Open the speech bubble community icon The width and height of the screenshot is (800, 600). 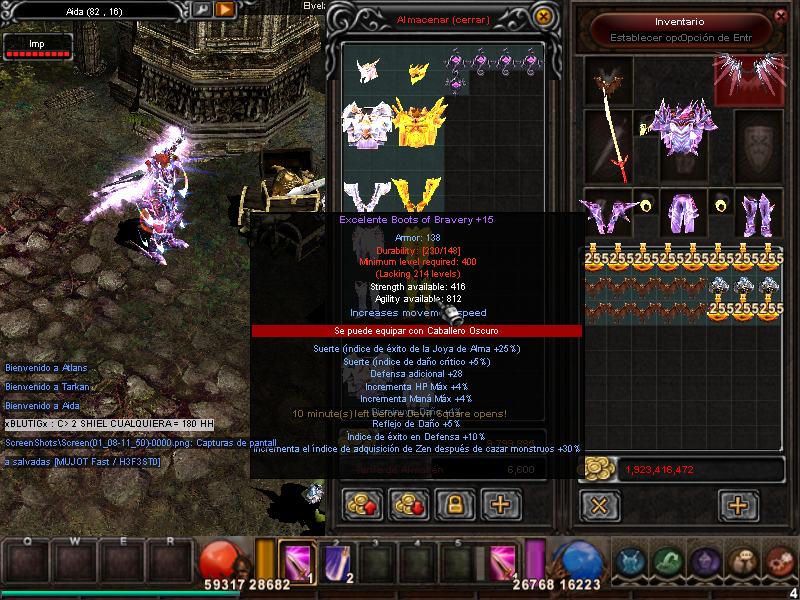point(743,563)
